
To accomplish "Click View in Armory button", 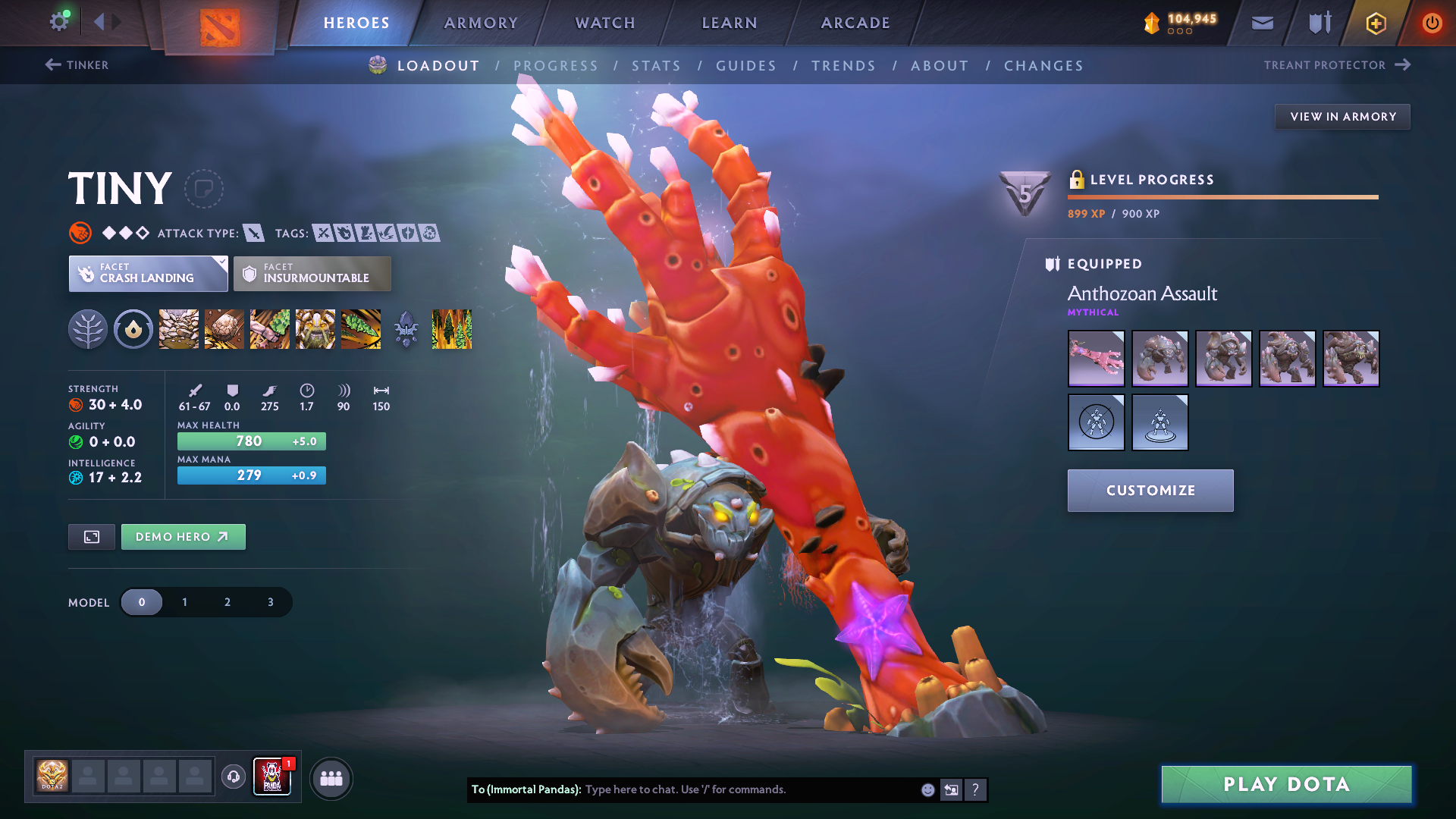I will (x=1342, y=117).
